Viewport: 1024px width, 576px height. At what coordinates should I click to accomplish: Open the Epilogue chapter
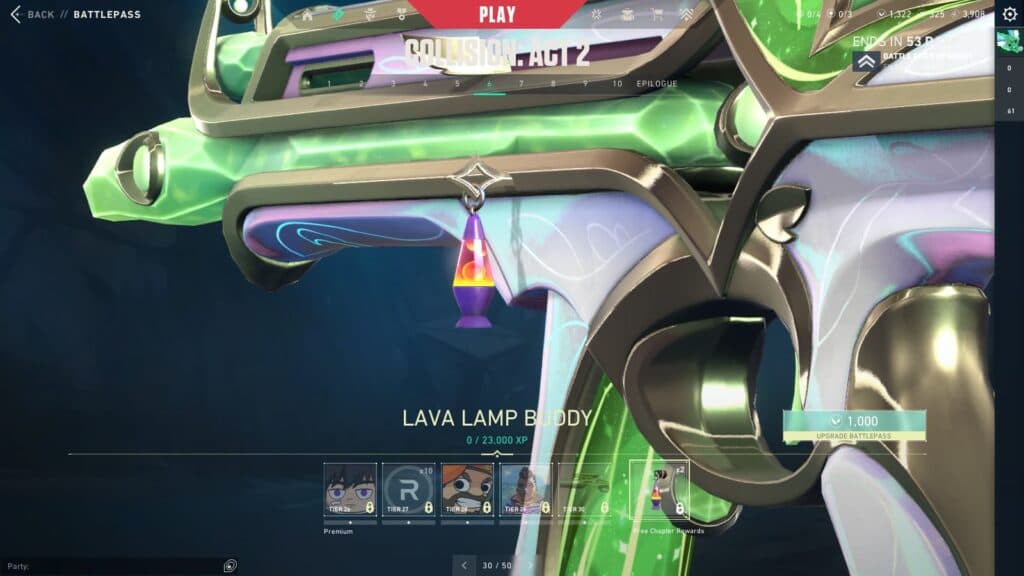coord(656,84)
